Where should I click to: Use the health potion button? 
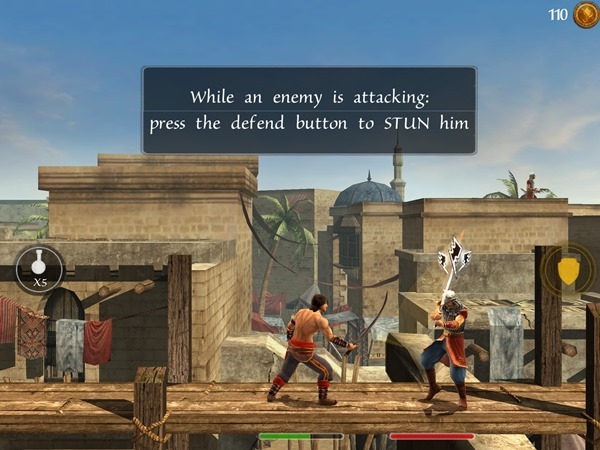[40, 268]
